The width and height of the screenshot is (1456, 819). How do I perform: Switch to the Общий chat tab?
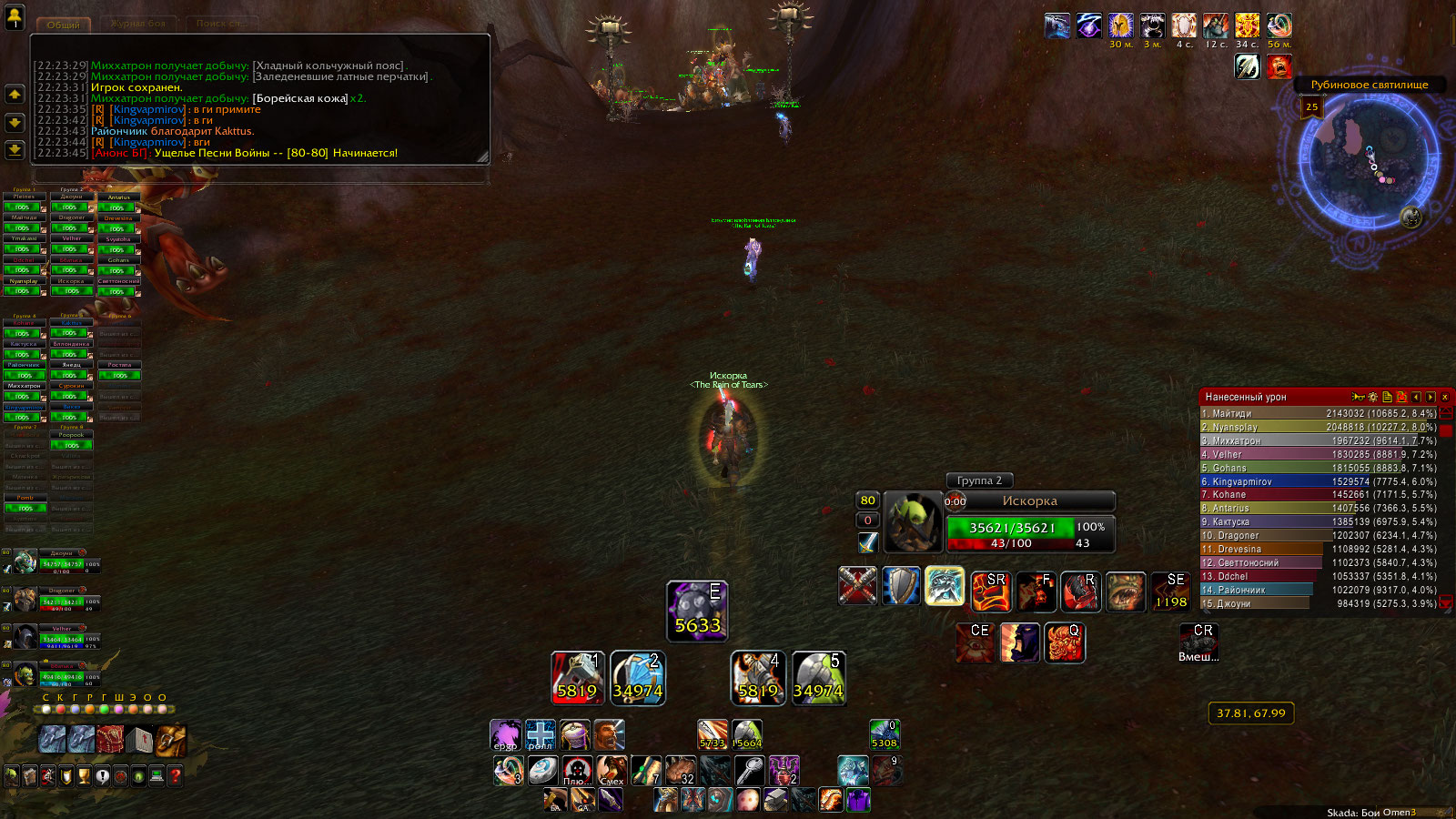pos(64,25)
